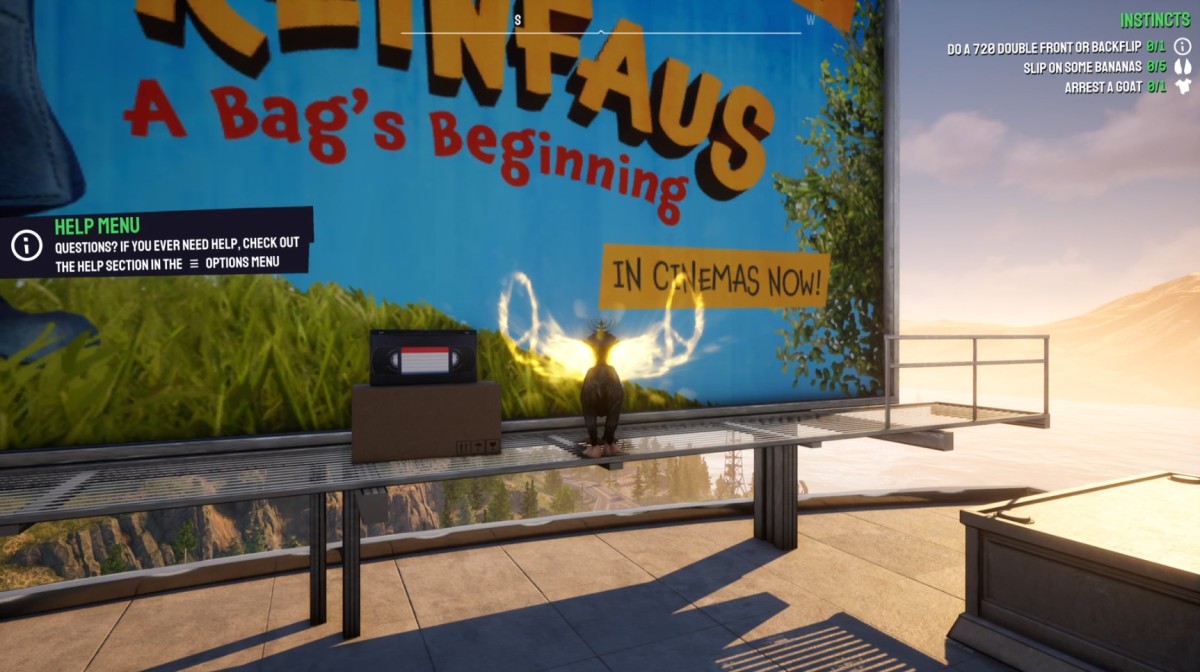Select the 720 double front or backflip instinct
Image resolution: width=1200 pixels, height=672 pixels.
(1043, 47)
